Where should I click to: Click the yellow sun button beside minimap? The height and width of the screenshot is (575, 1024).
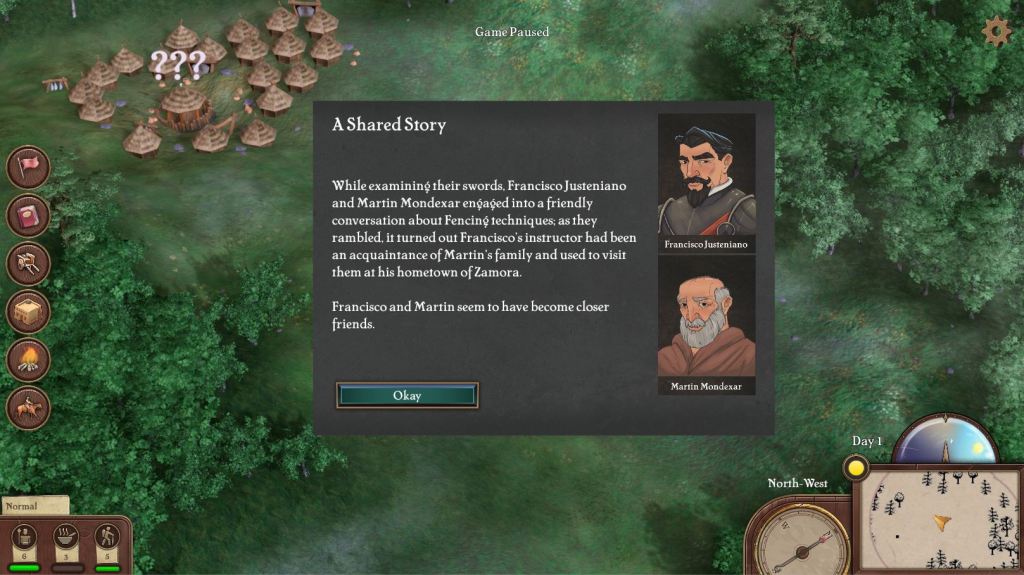[x=856, y=467]
